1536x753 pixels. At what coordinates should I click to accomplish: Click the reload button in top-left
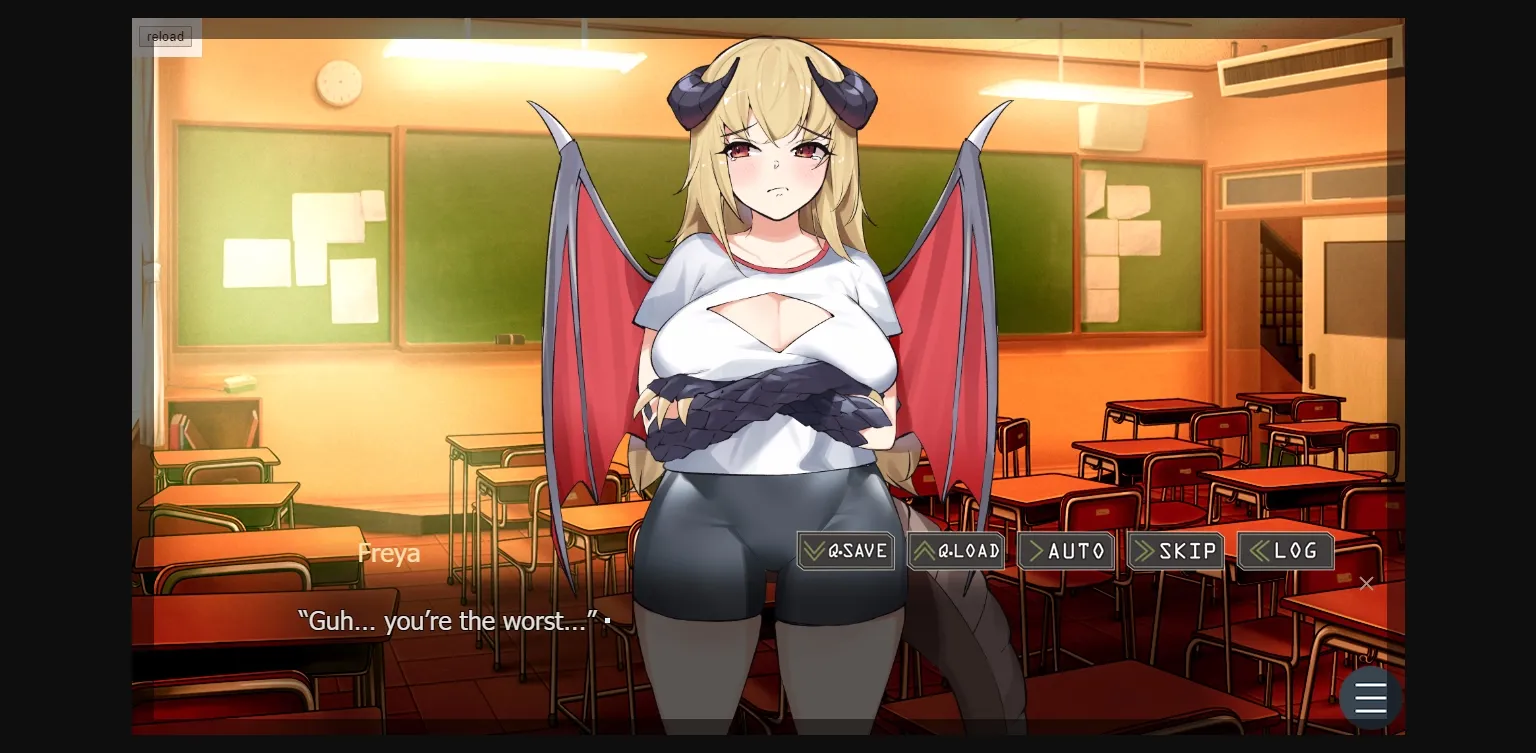pos(165,36)
